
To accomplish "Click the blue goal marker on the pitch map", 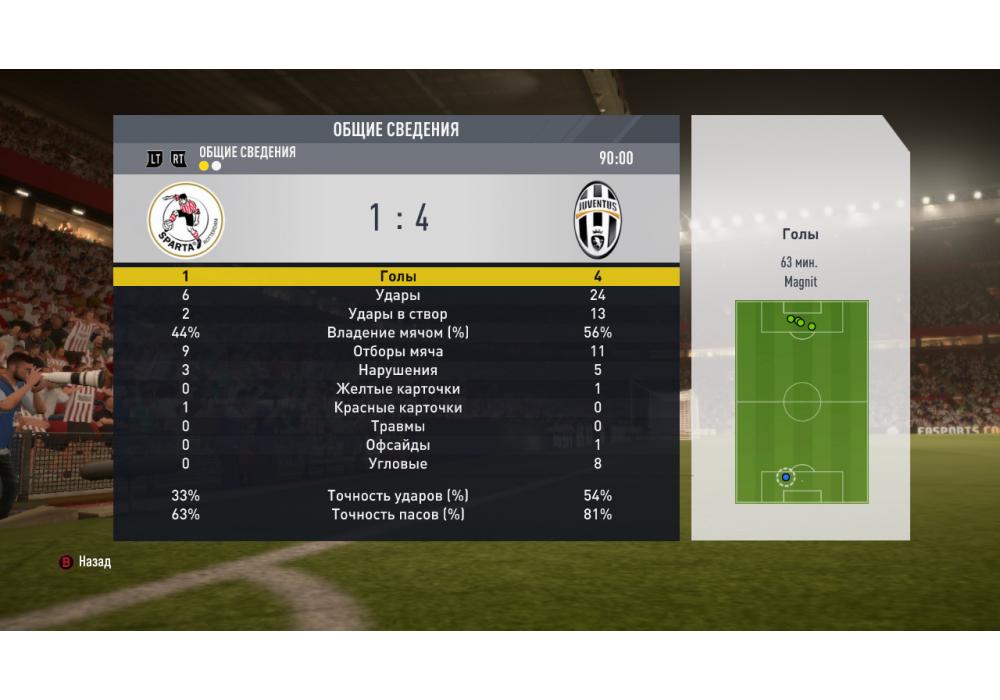I will (x=786, y=477).
